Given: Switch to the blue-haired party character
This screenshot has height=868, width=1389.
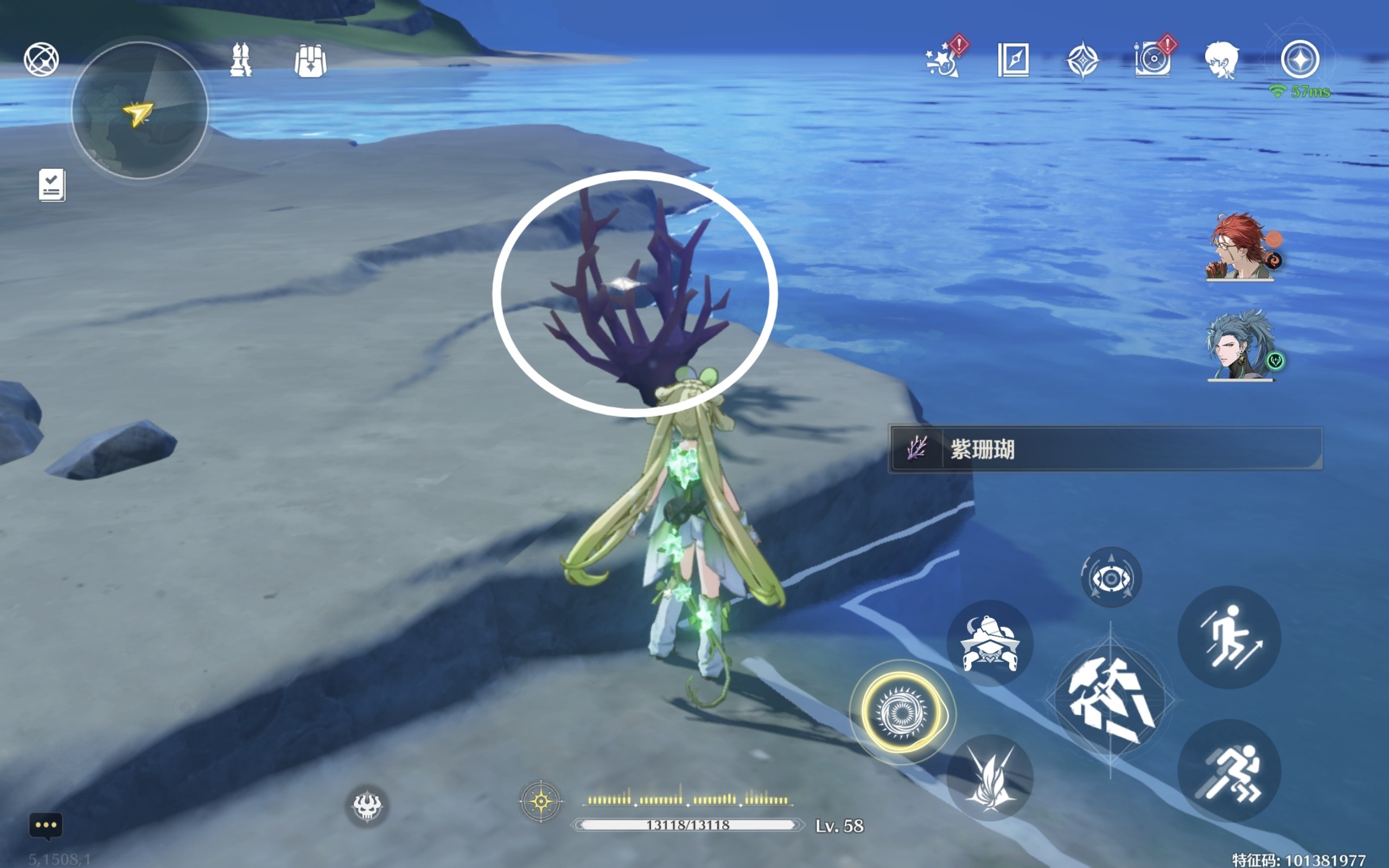Looking at the screenshot, I should 1240,346.
